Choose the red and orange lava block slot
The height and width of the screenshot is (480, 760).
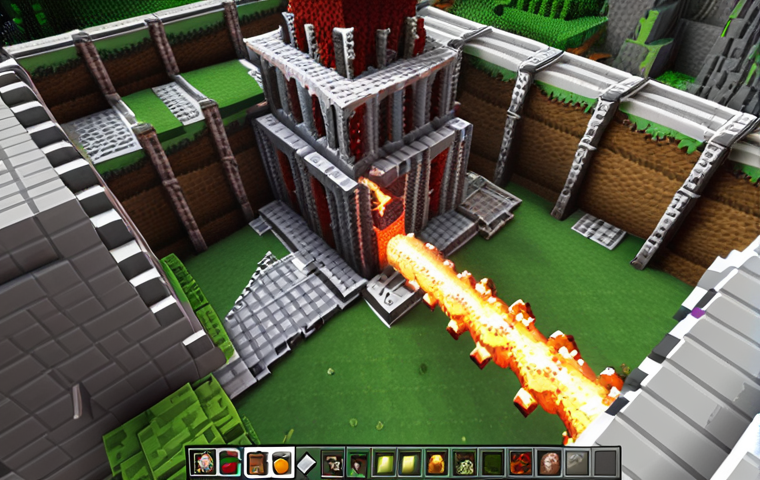coord(519,463)
